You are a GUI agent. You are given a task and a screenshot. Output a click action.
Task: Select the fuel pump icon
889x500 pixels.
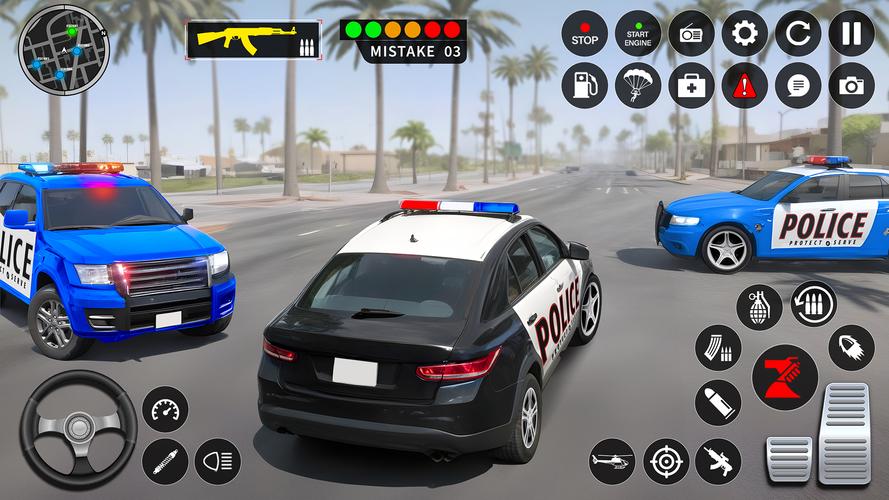click(584, 86)
